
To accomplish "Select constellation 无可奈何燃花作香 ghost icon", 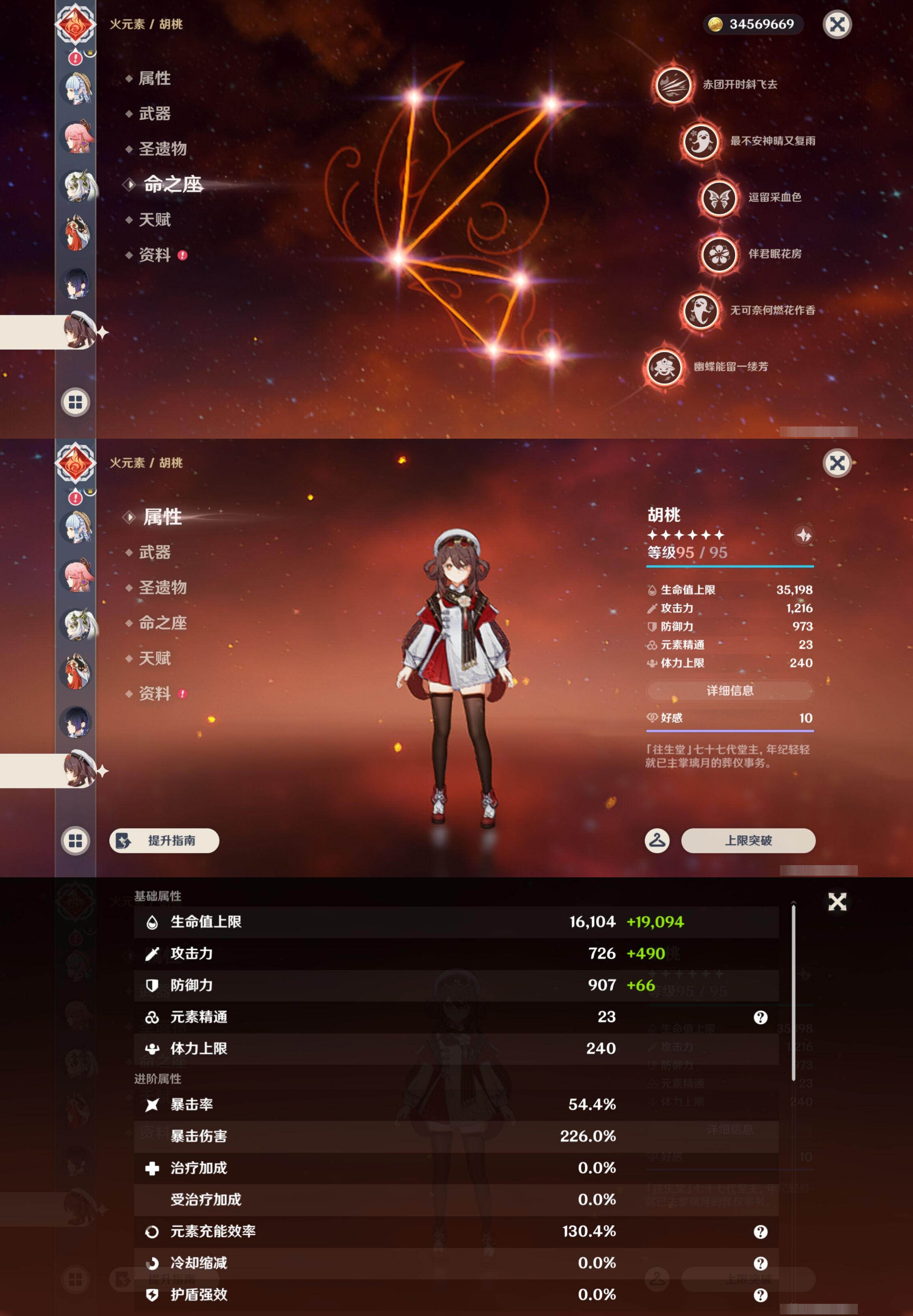I will pyautogui.click(x=701, y=312).
